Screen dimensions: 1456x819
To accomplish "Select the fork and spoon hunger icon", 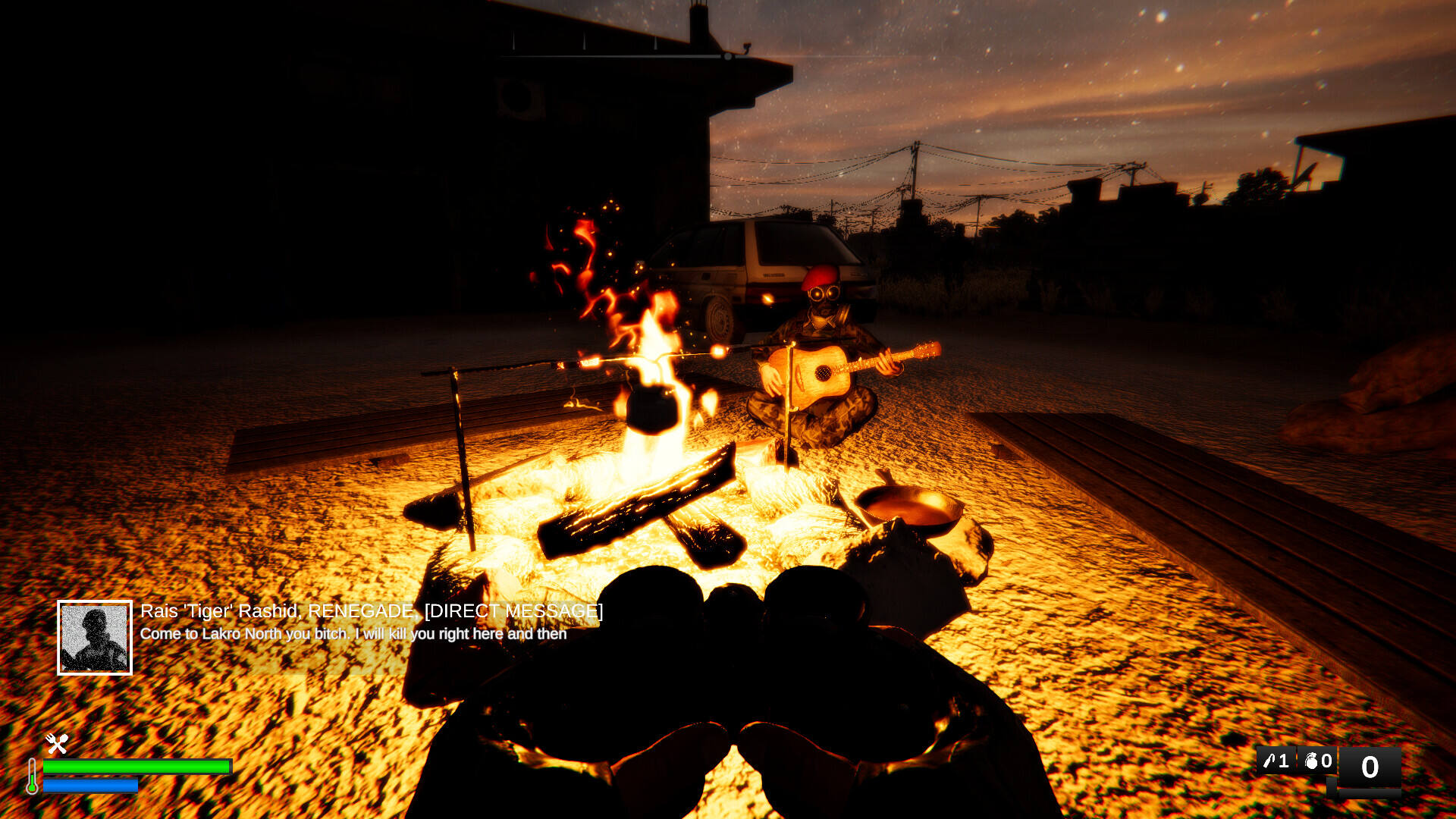I will click(57, 743).
